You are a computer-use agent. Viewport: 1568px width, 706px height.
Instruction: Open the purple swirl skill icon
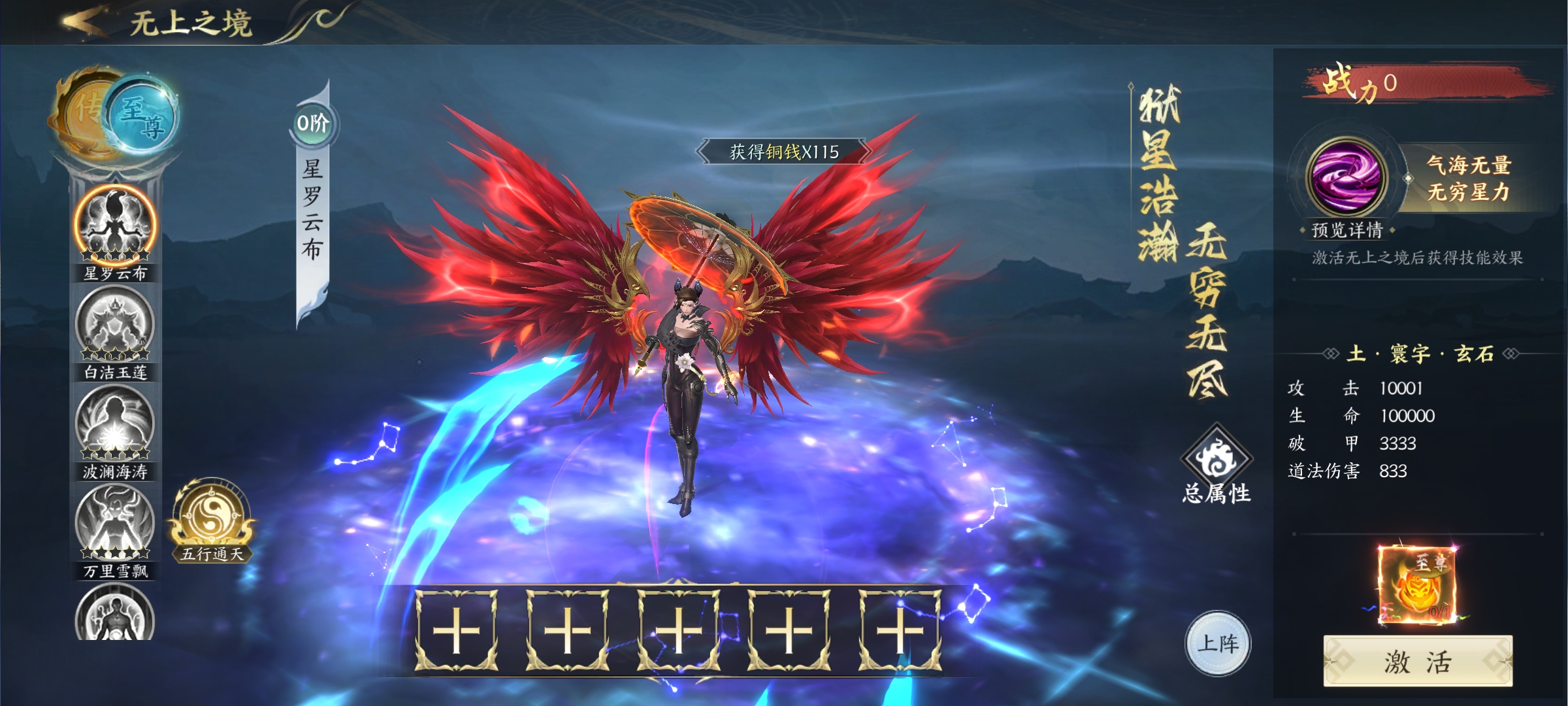click(x=1347, y=176)
